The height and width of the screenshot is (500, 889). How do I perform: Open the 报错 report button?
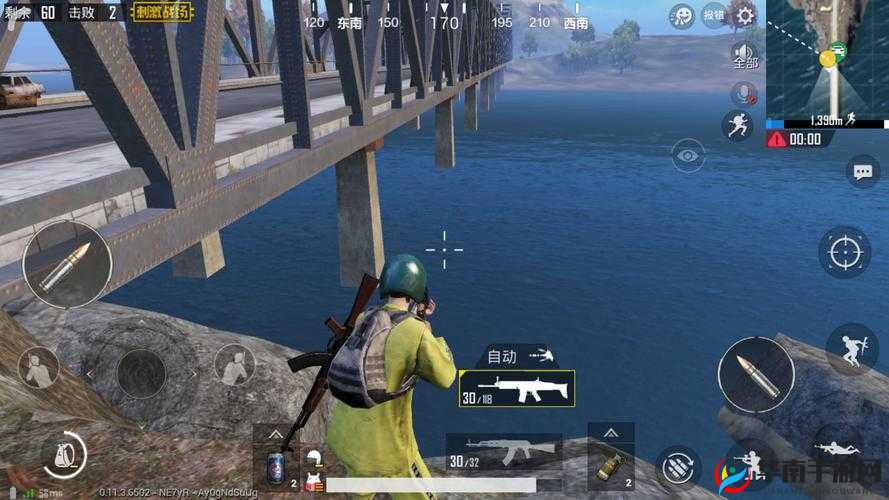(x=714, y=15)
